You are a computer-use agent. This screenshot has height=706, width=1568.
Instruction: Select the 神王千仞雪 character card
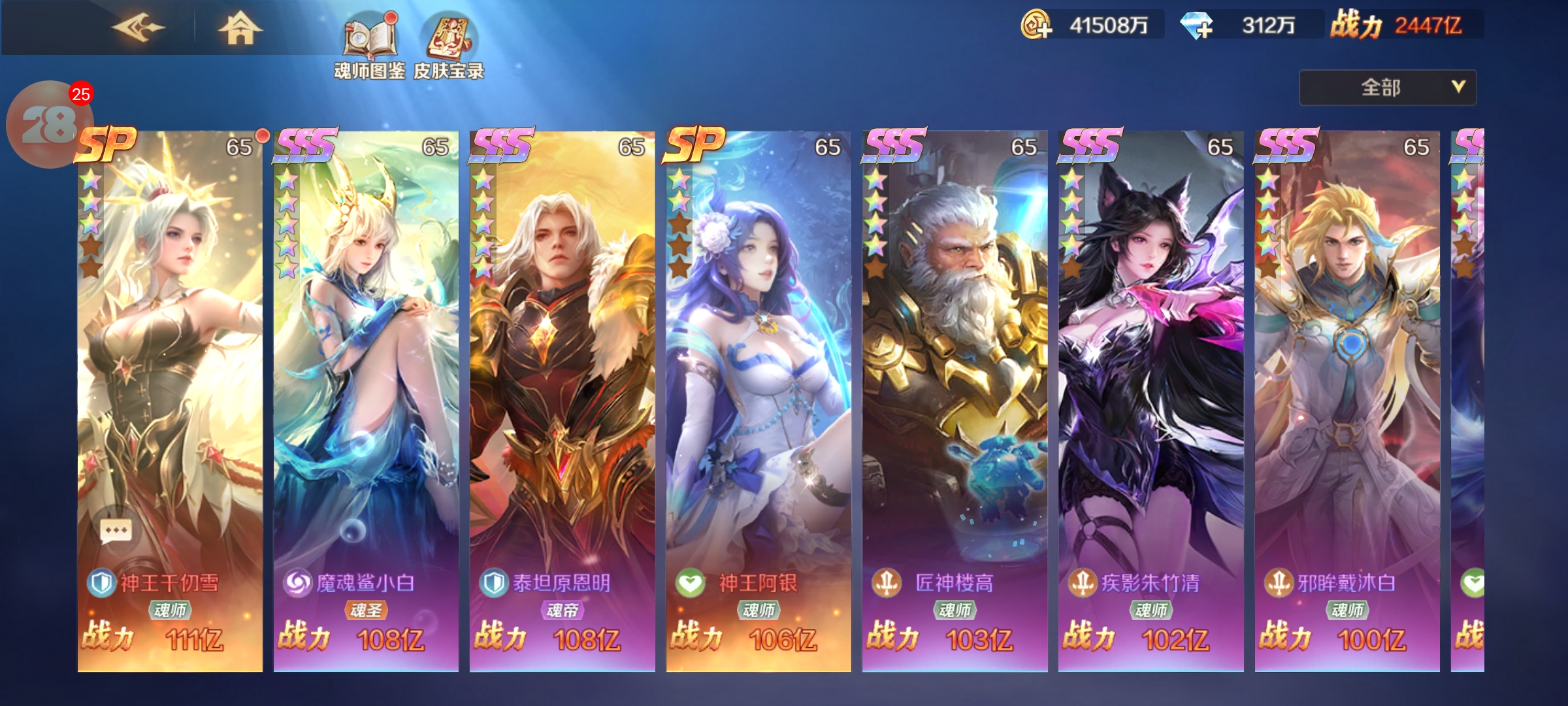(x=170, y=392)
